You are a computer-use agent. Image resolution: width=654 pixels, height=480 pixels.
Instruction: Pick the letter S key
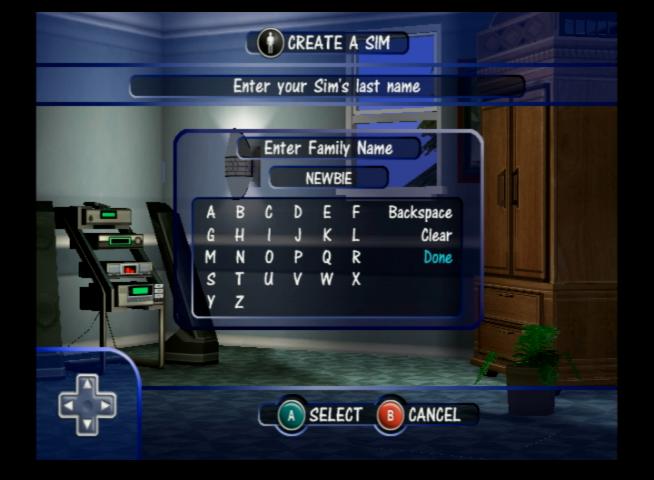(211, 280)
